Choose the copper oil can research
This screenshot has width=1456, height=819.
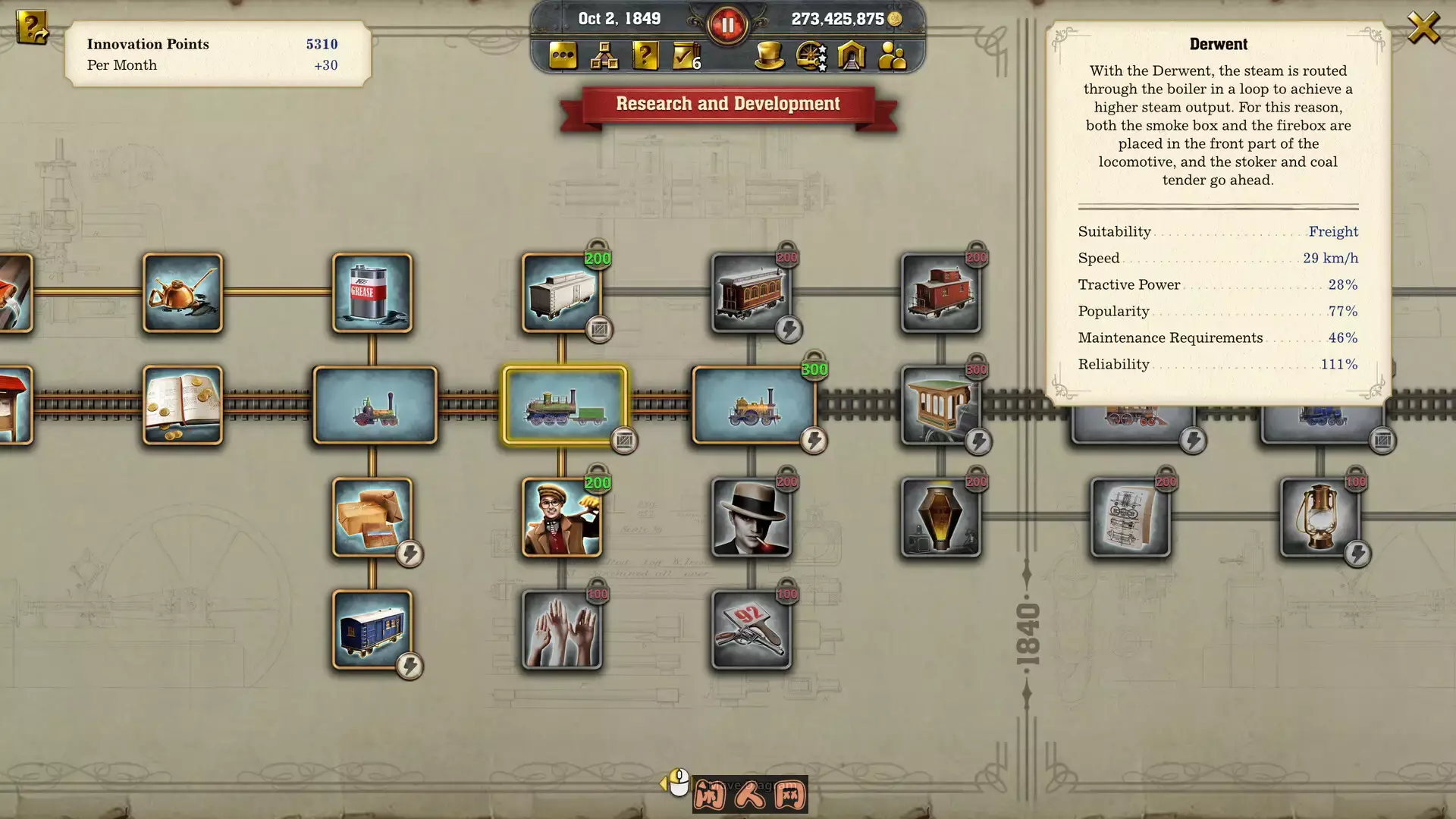183,293
